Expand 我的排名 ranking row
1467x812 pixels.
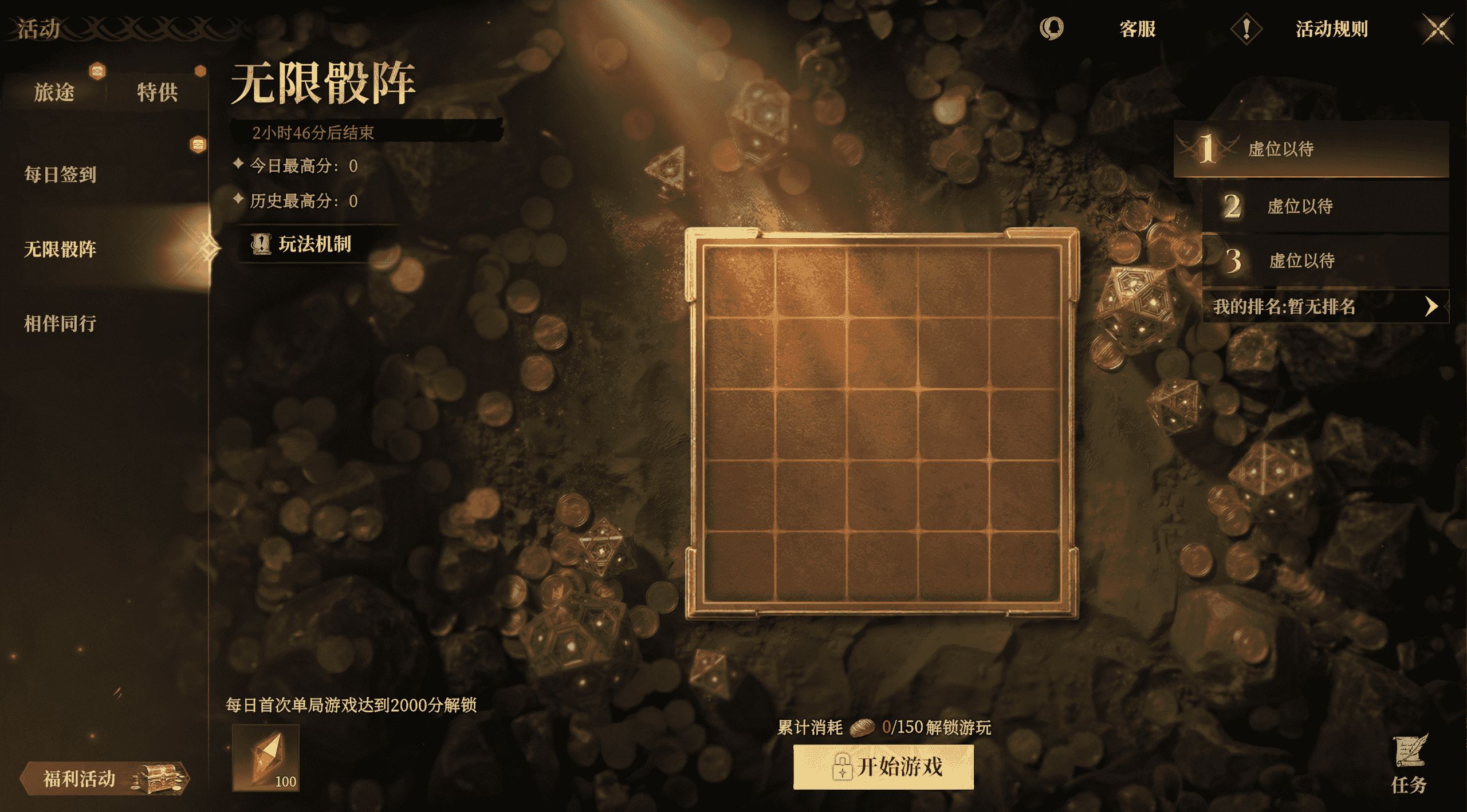click(x=1325, y=307)
